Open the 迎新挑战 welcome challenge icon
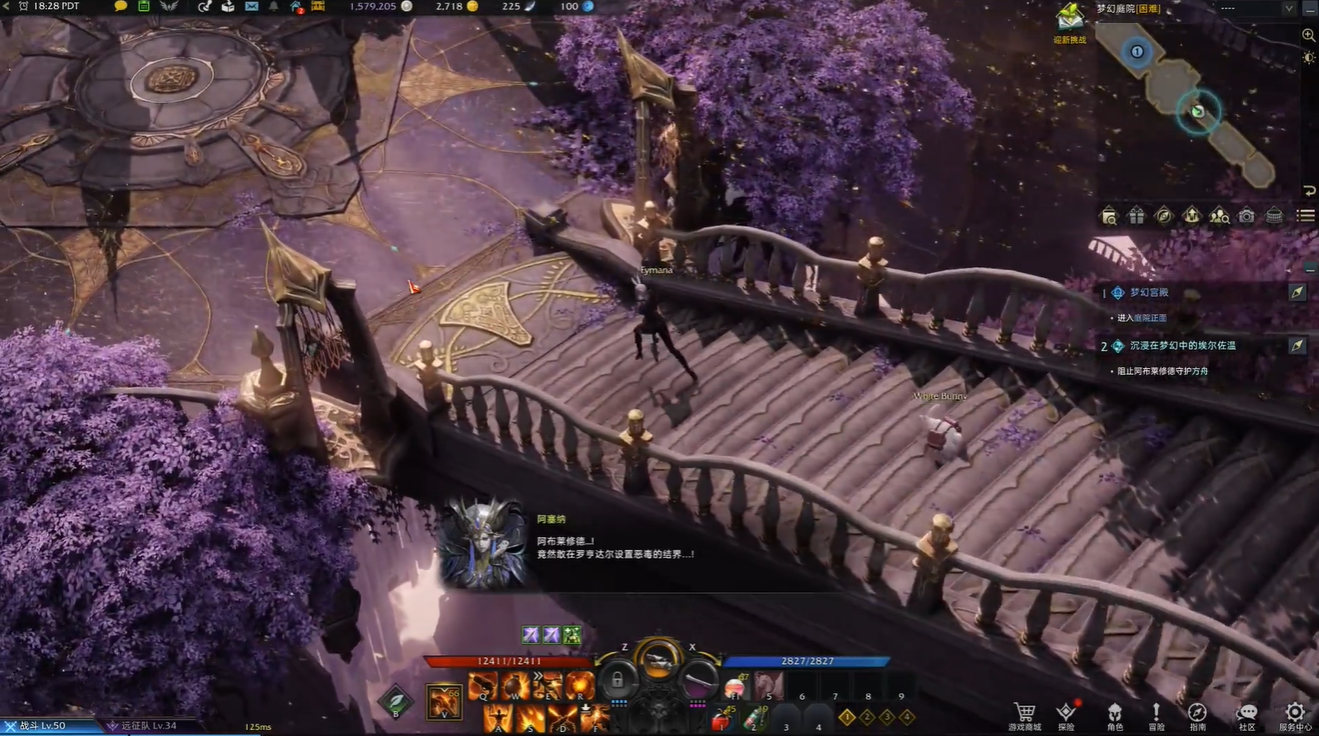Image resolution: width=1319 pixels, height=736 pixels. pos(1070,22)
